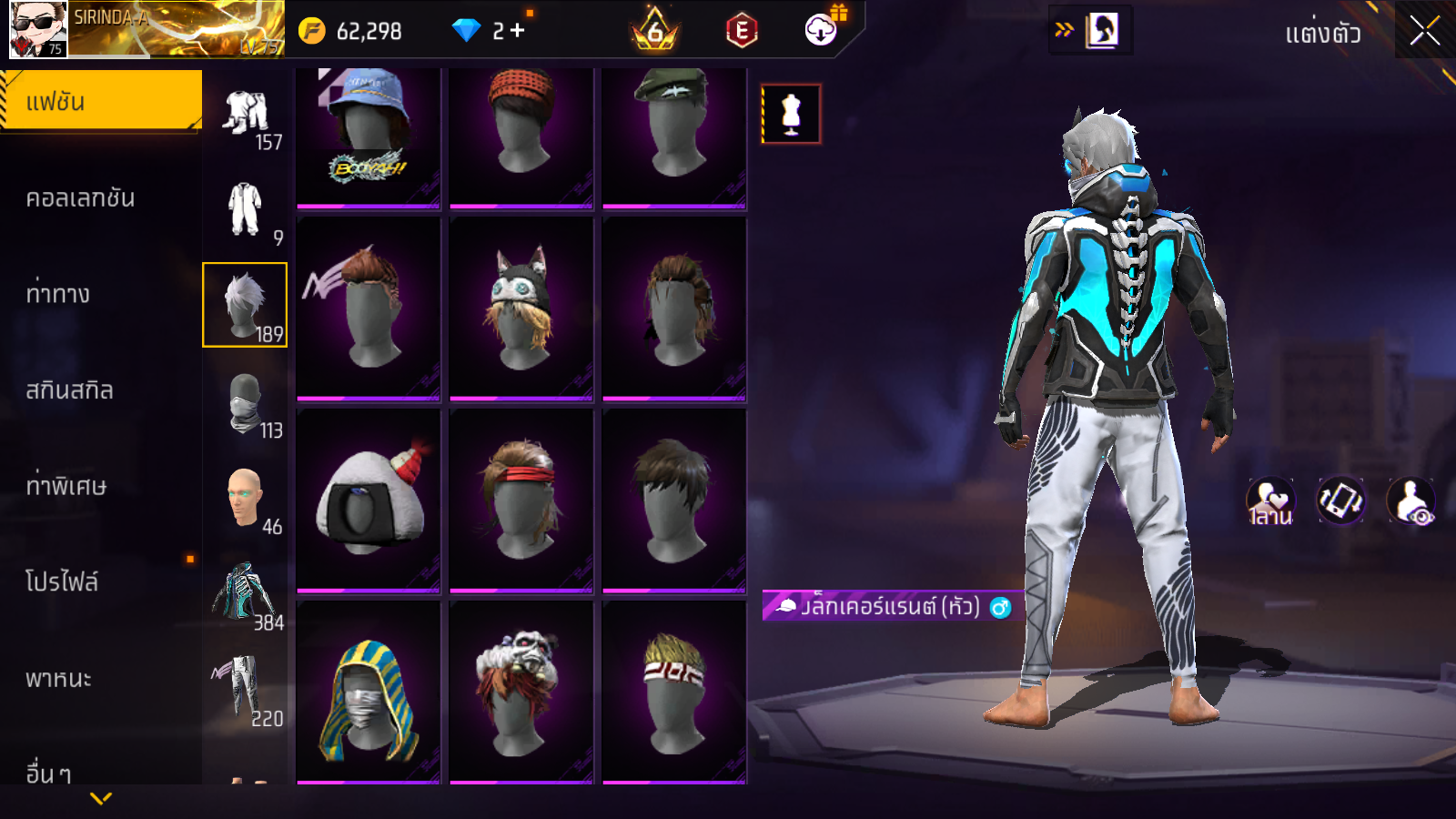Open the face mask category with 113
This screenshot has width=1456, height=819.
246,403
